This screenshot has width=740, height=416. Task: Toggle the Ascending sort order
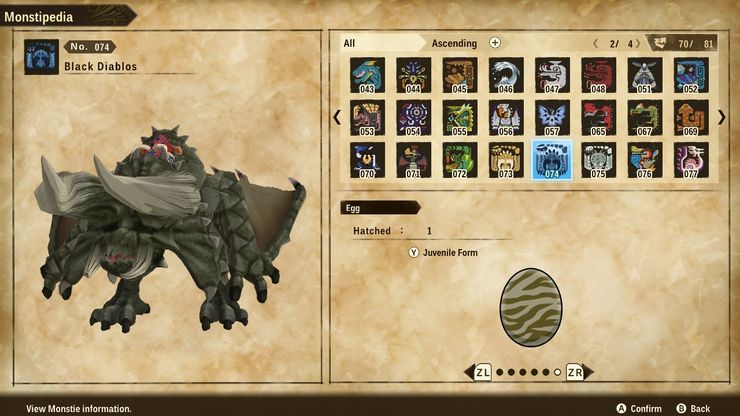tap(454, 43)
